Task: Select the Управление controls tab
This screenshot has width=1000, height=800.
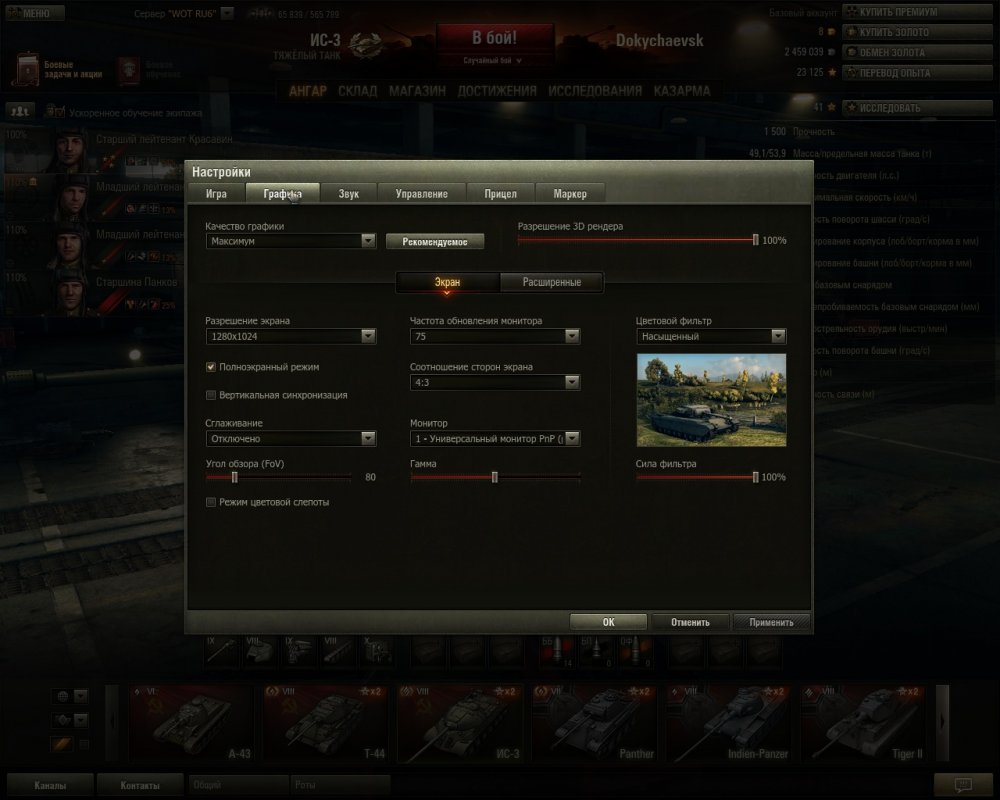Action: pyautogui.click(x=421, y=193)
